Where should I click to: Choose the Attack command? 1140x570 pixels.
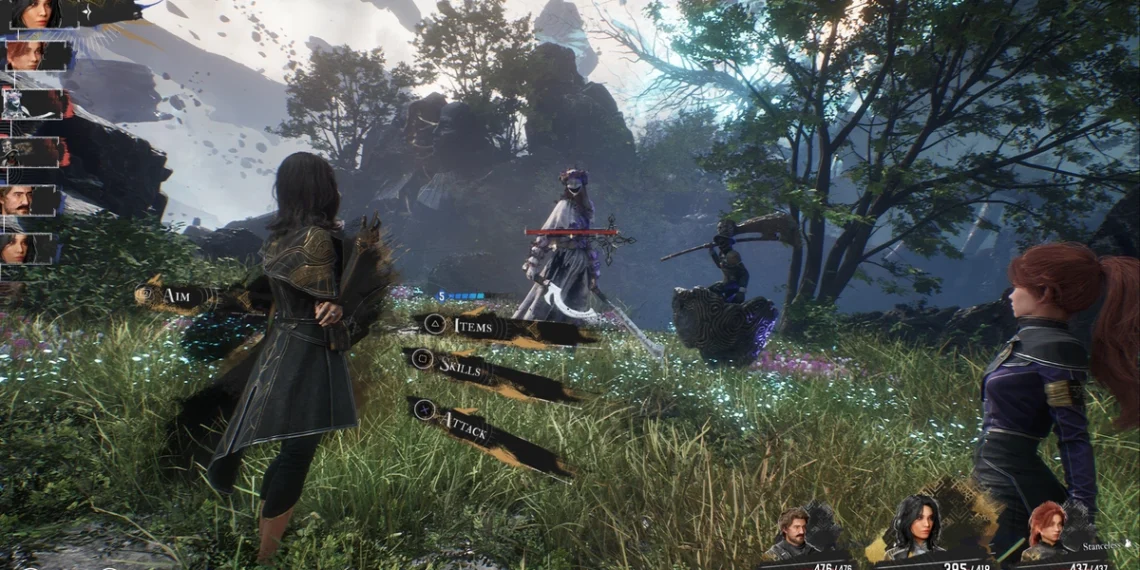tap(466, 432)
